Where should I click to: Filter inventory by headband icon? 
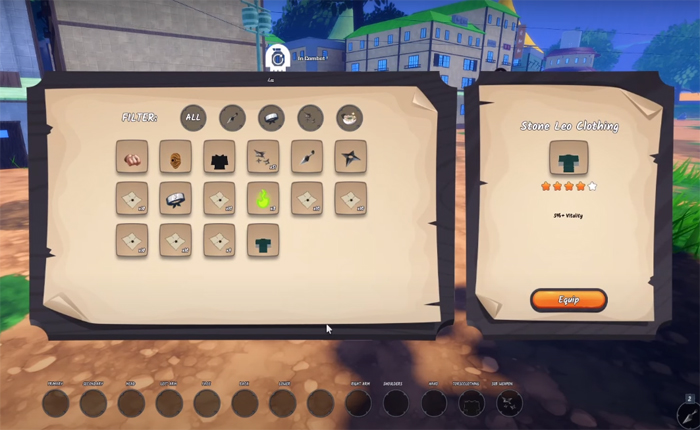271,118
